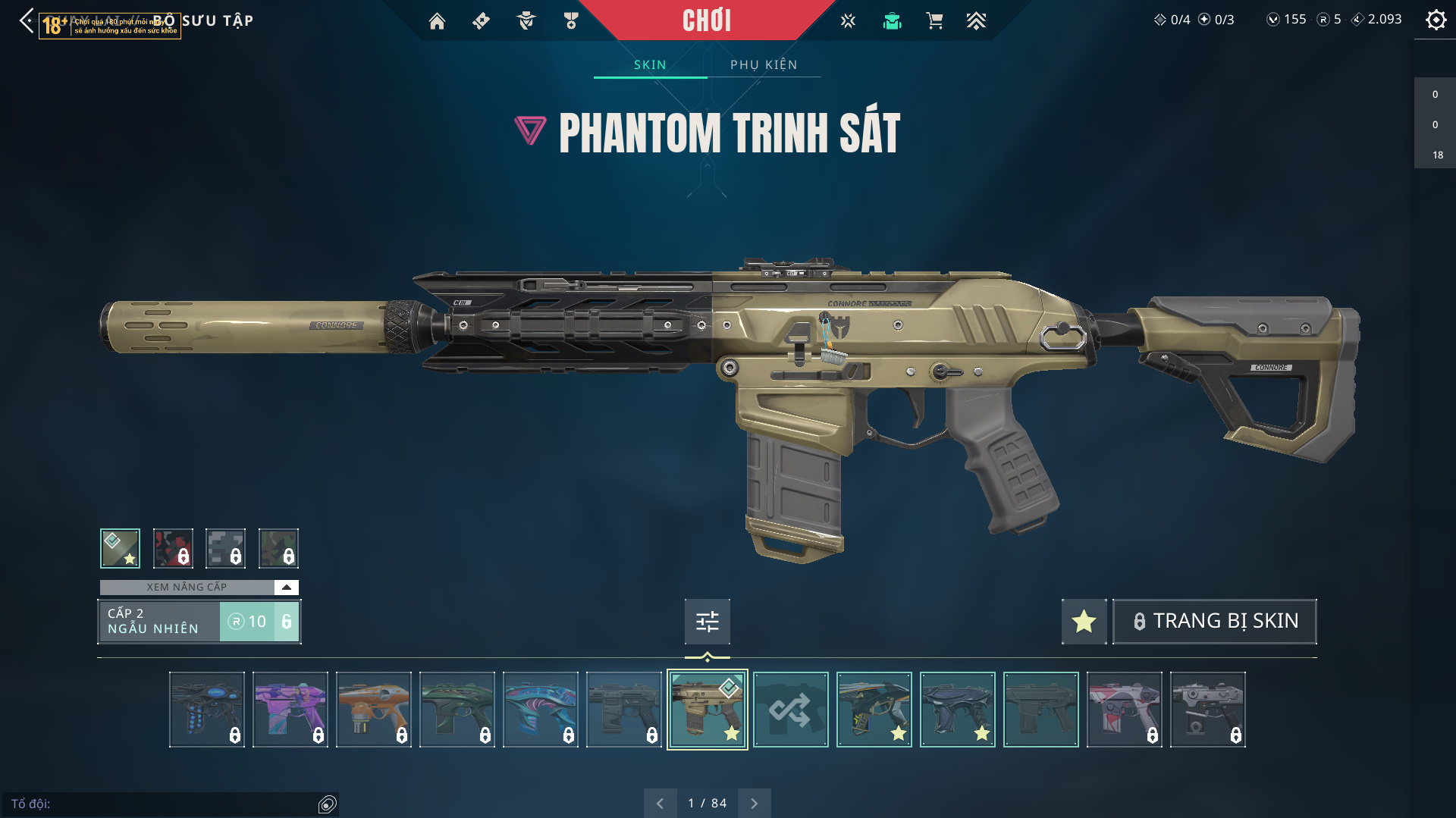The height and width of the screenshot is (818, 1456).
Task: Open the store cart icon
Action: tap(934, 21)
